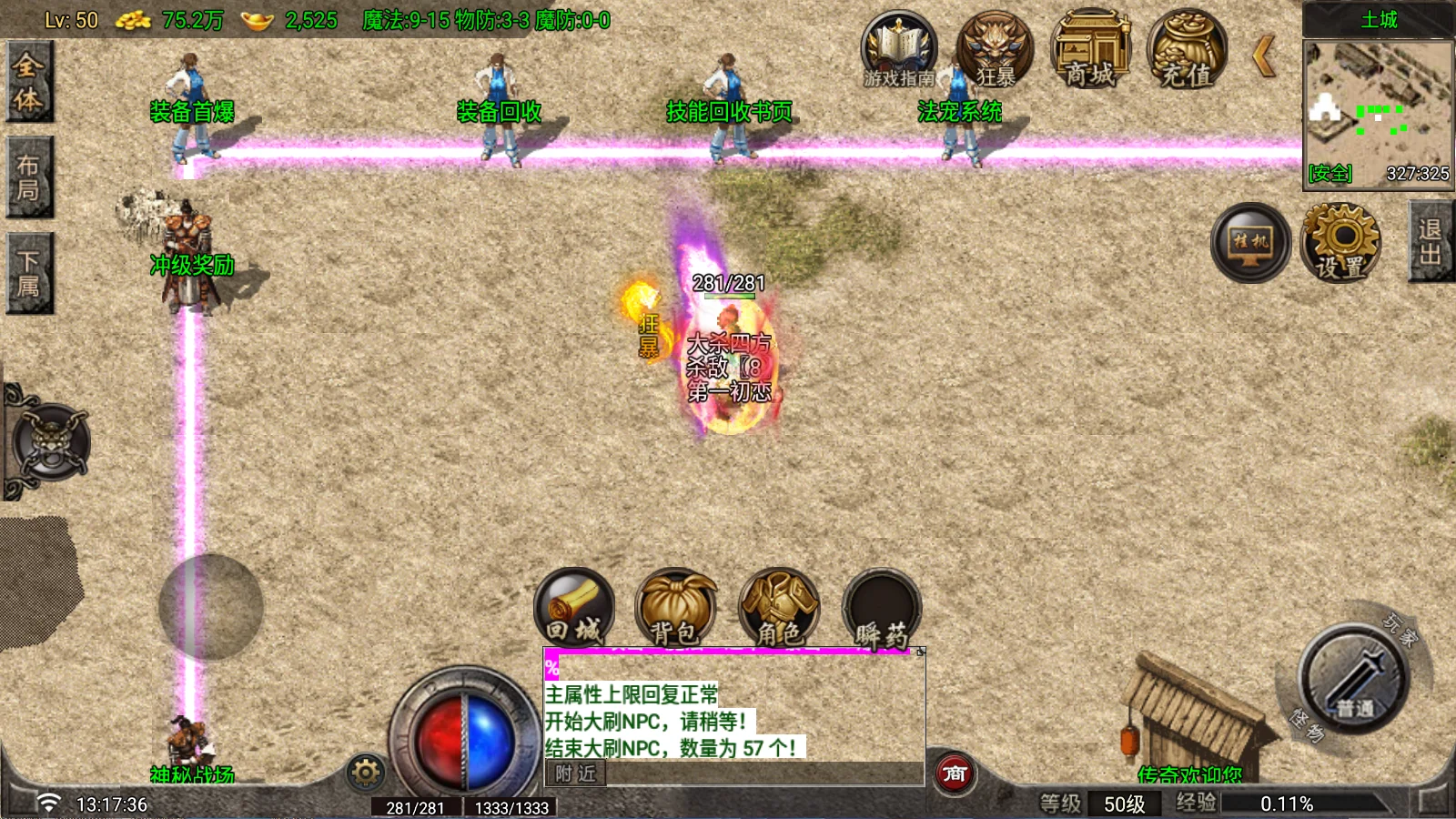
Task: Click the 退出 exit button
Action: click(1431, 242)
